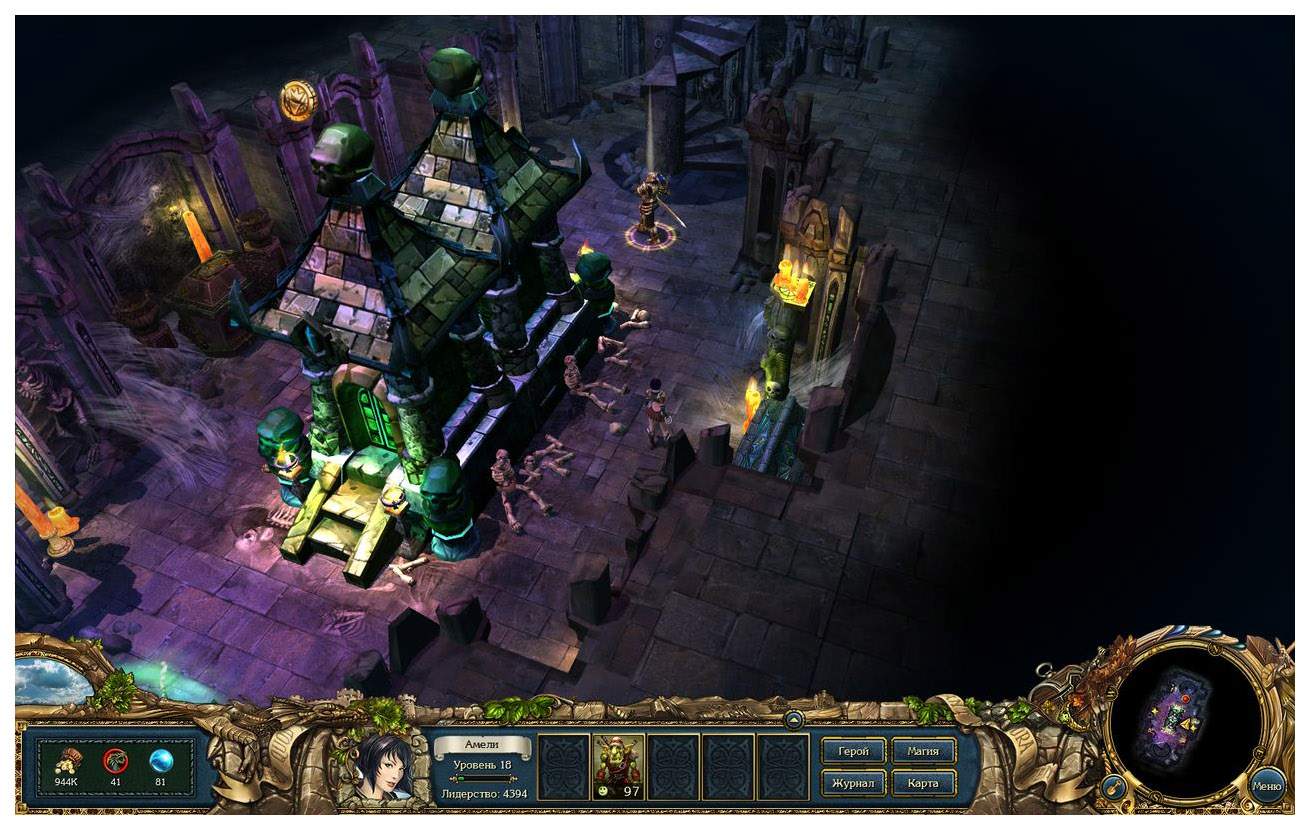
Task: Open the Меню round button
Action: (1267, 785)
